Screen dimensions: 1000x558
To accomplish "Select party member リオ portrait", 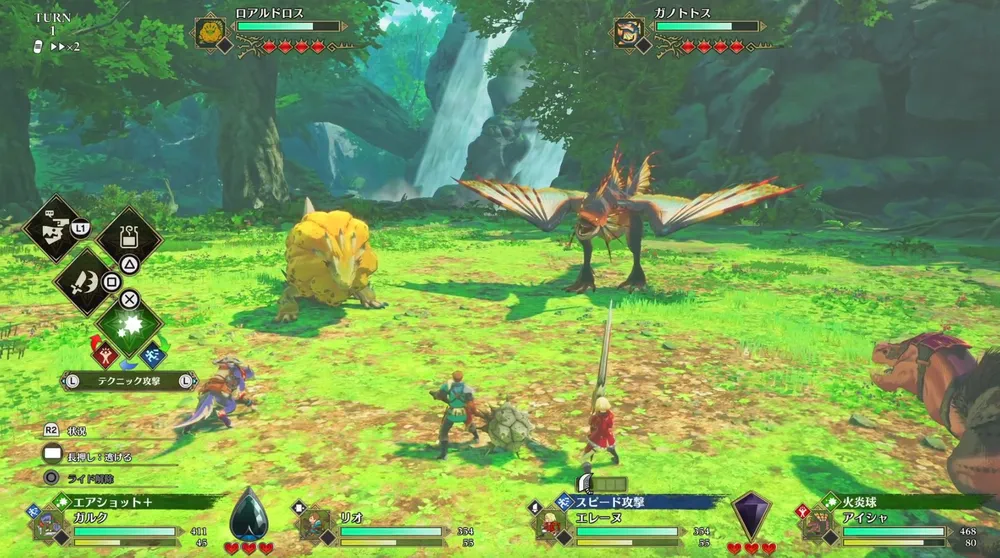I will click(316, 523).
